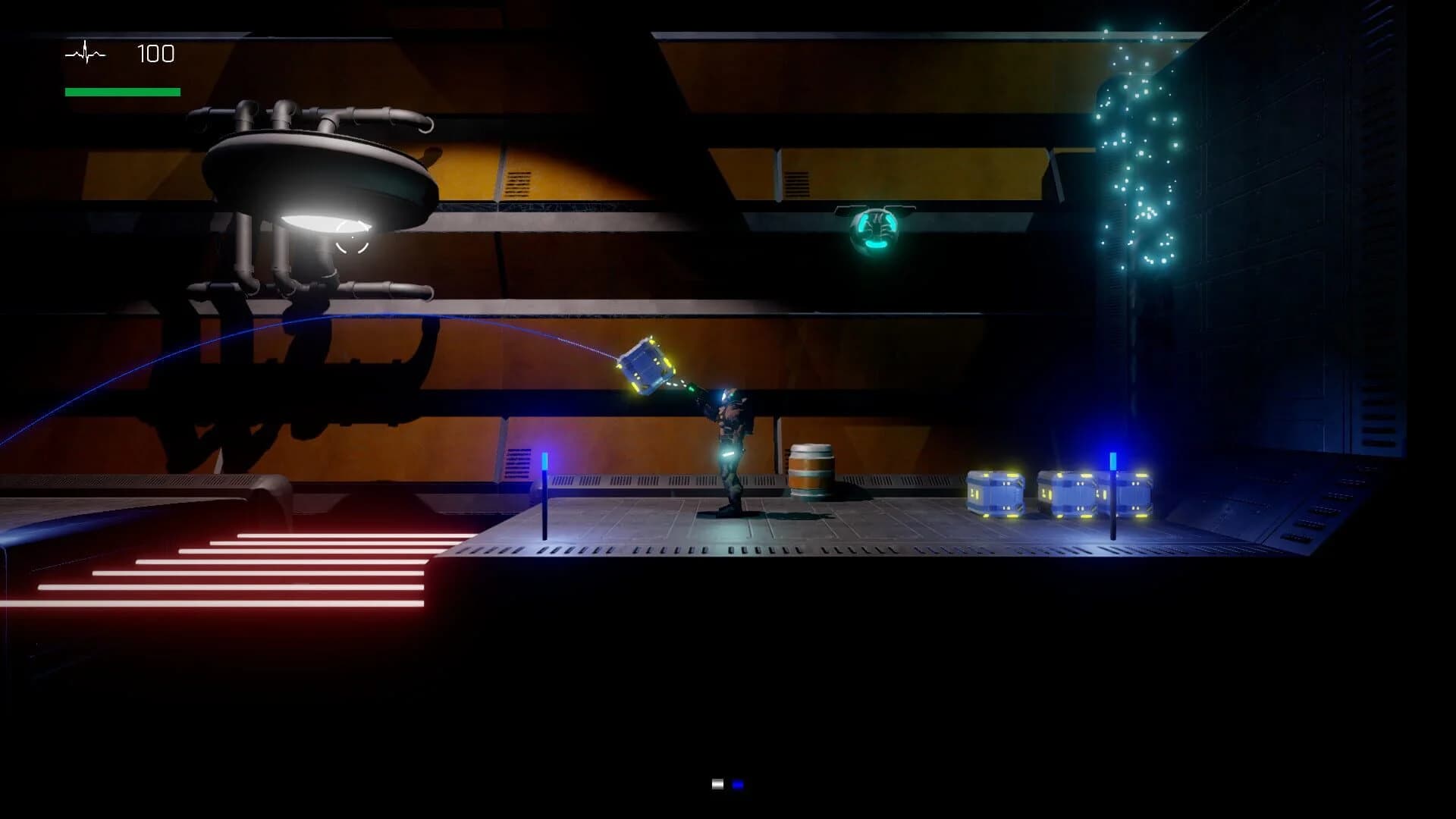The image size is (1456, 819).
Task: Select the blue weapon slot indicator
Action: click(x=738, y=785)
